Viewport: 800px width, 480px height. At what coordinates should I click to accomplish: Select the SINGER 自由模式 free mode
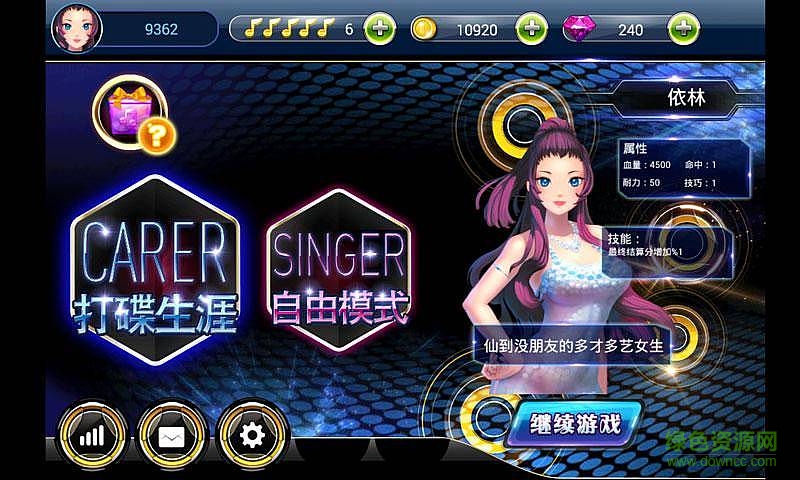339,272
